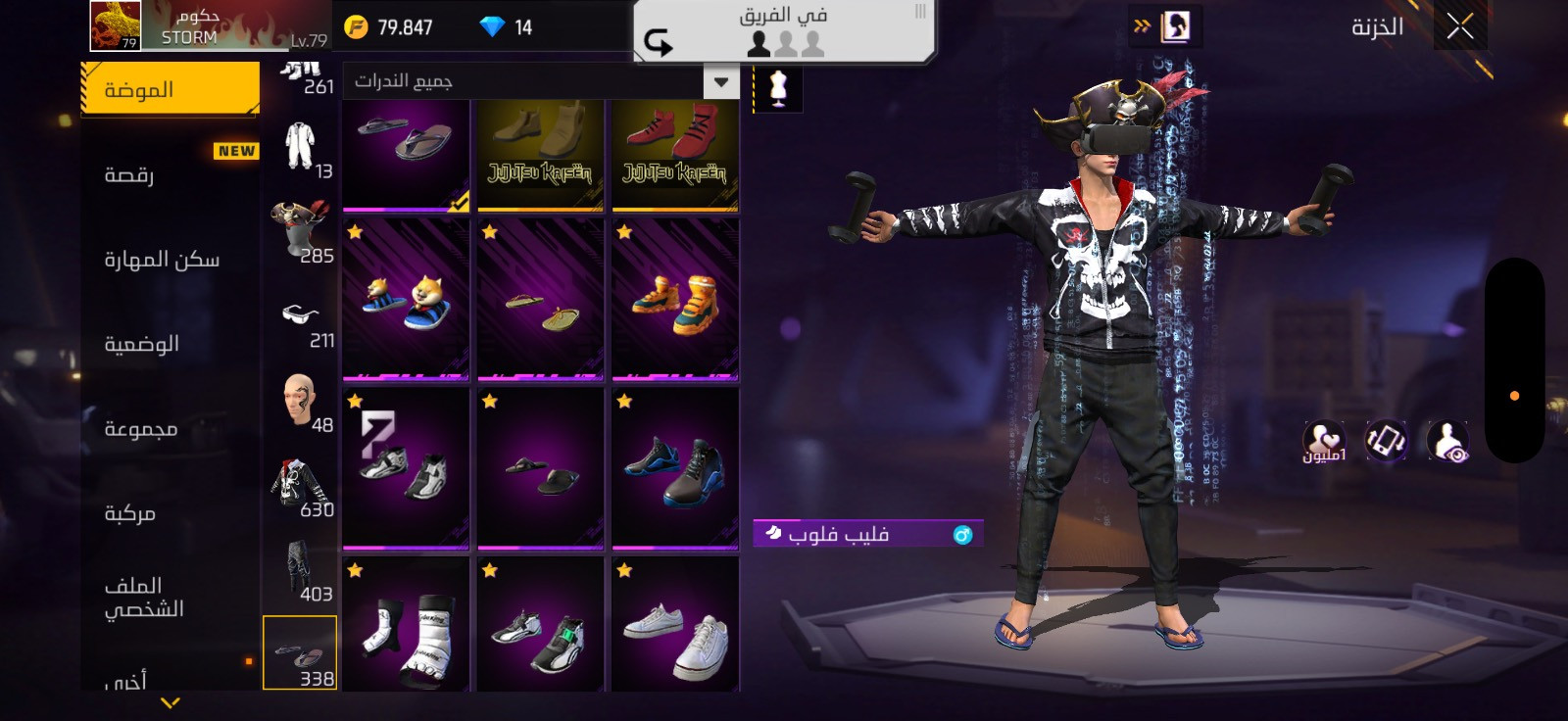Select the مجموعة collection tab
The height and width of the screenshot is (721, 1568).
(141, 429)
